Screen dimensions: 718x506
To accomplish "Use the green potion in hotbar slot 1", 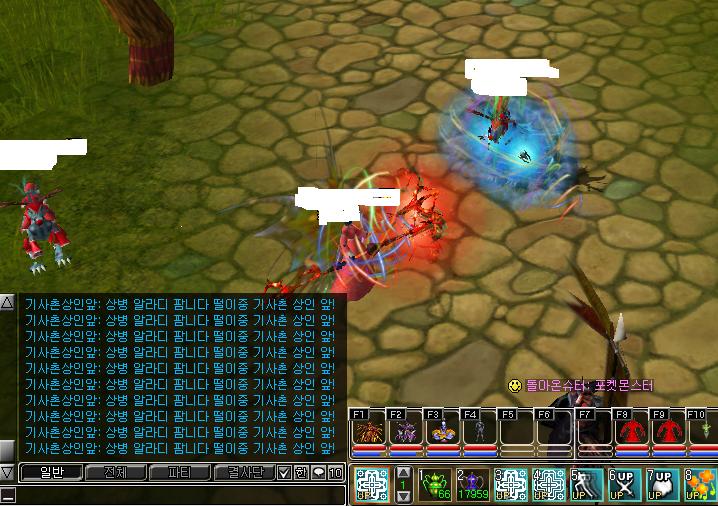I will (433, 484).
